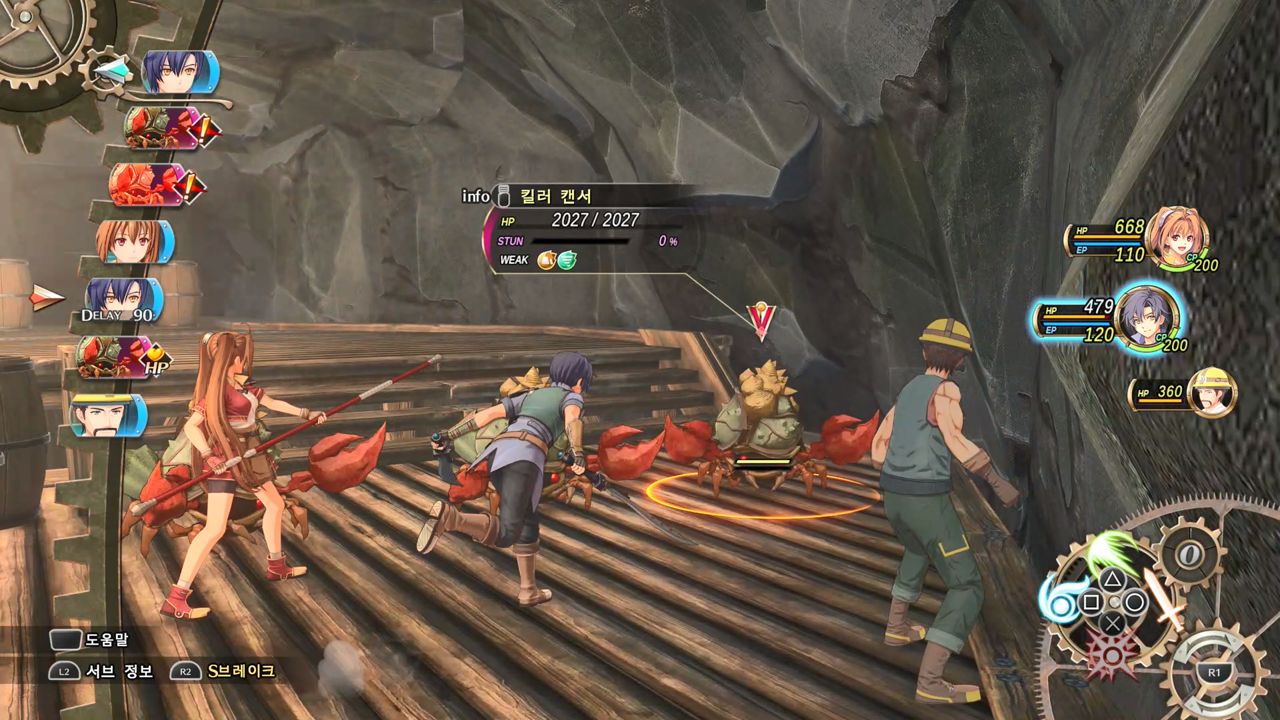Select the turn entry labeled Delay 90
1280x720 pixels.
coord(122,300)
